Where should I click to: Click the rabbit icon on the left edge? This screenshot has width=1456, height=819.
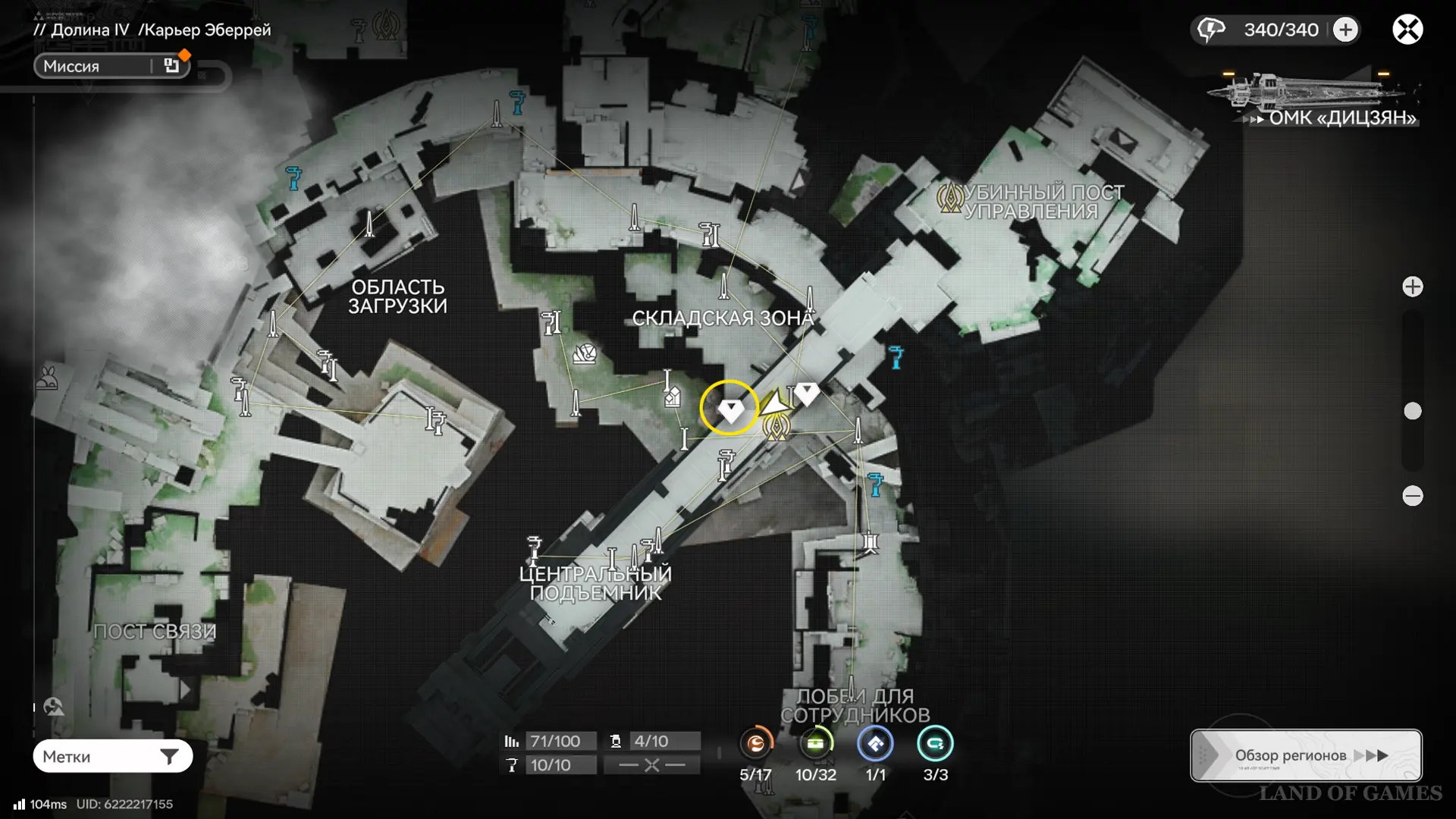(x=47, y=378)
